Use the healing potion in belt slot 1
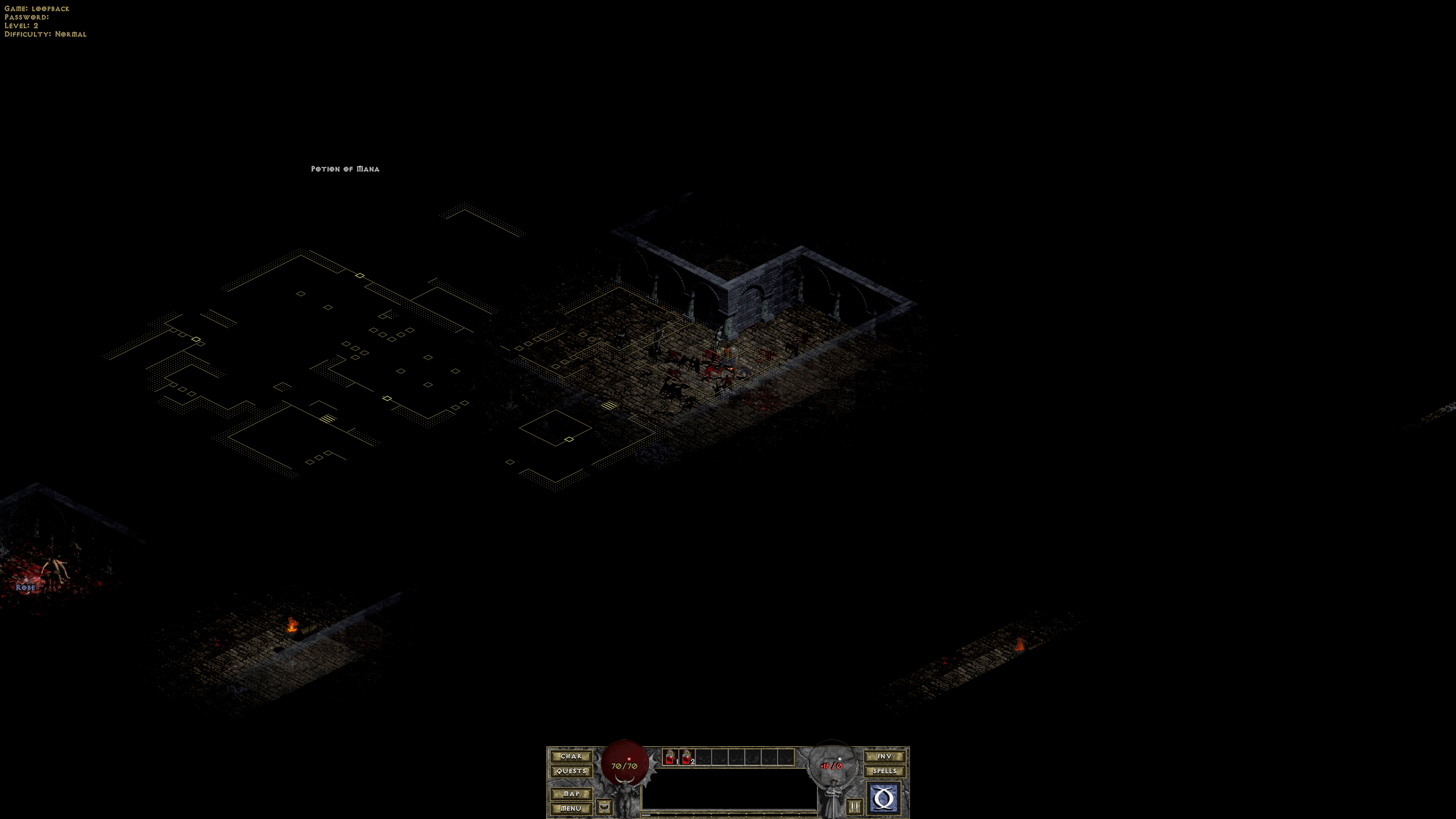Image resolution: width=1456 pixels, height=819 pixels. [x=671, y=758]
